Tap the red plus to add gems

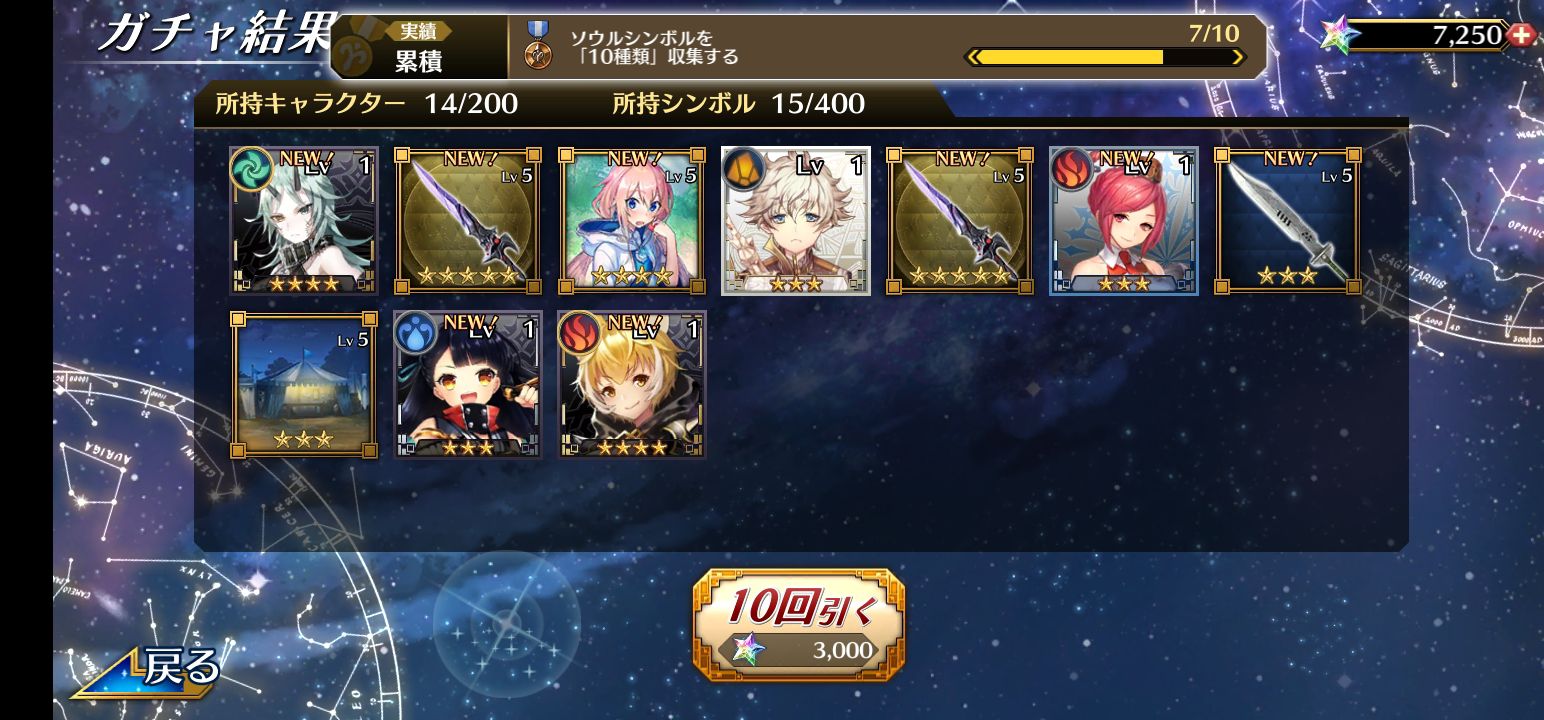[x=1522, y=35]
